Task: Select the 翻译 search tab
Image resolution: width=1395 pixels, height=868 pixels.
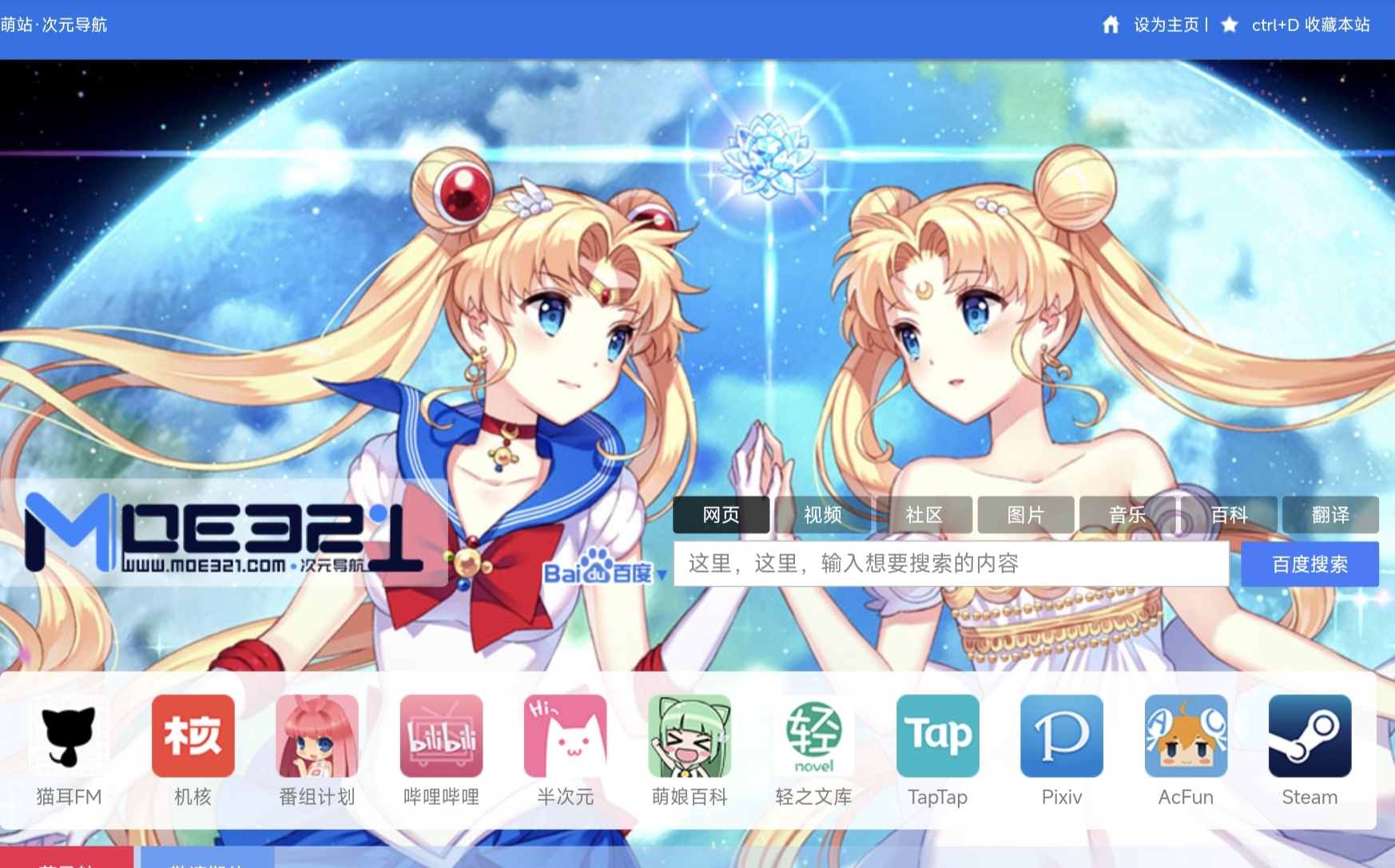Action: [x=1330, y=515]
